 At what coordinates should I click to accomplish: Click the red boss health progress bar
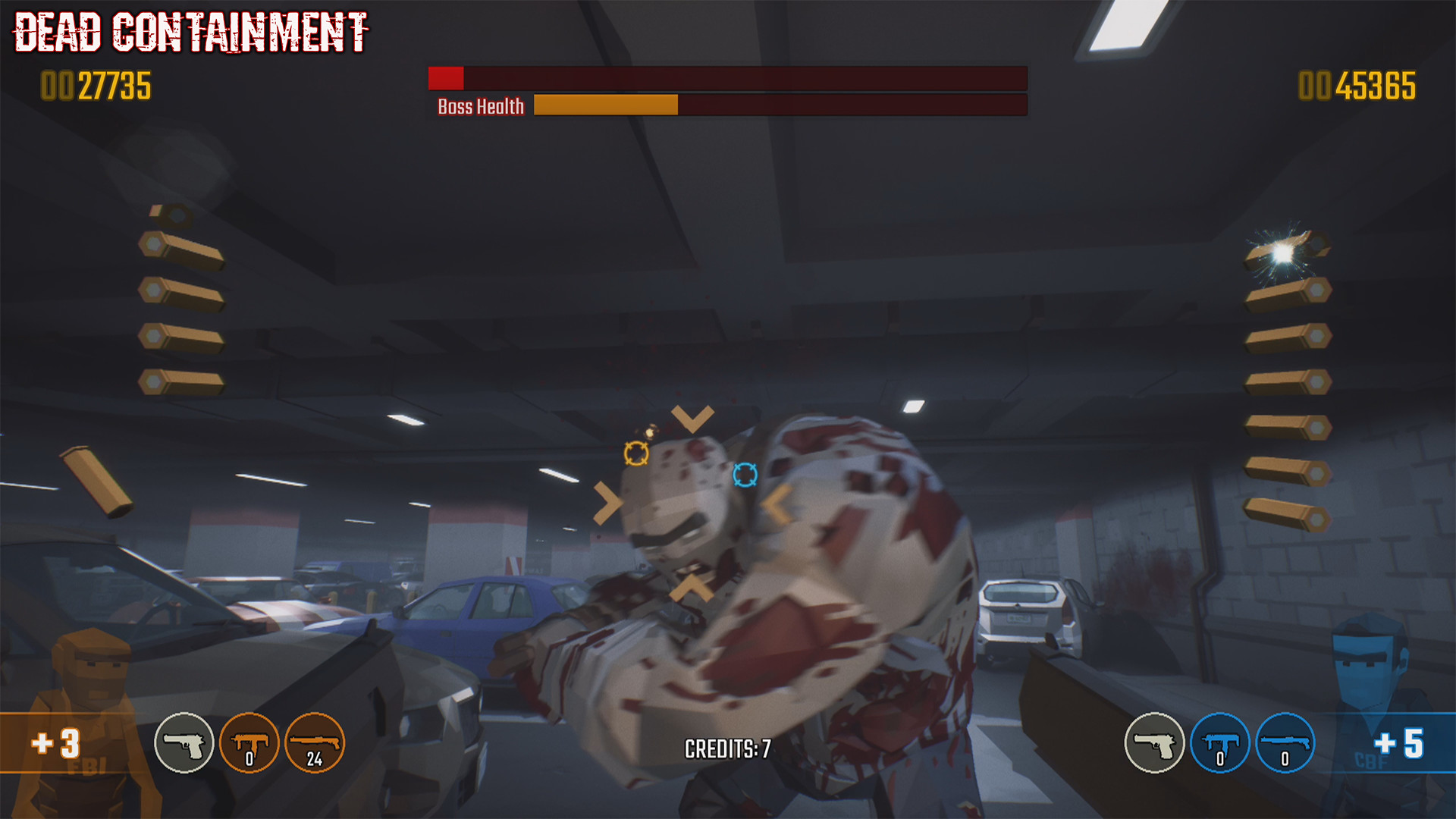pyautogui.click(x=445, y=77)
